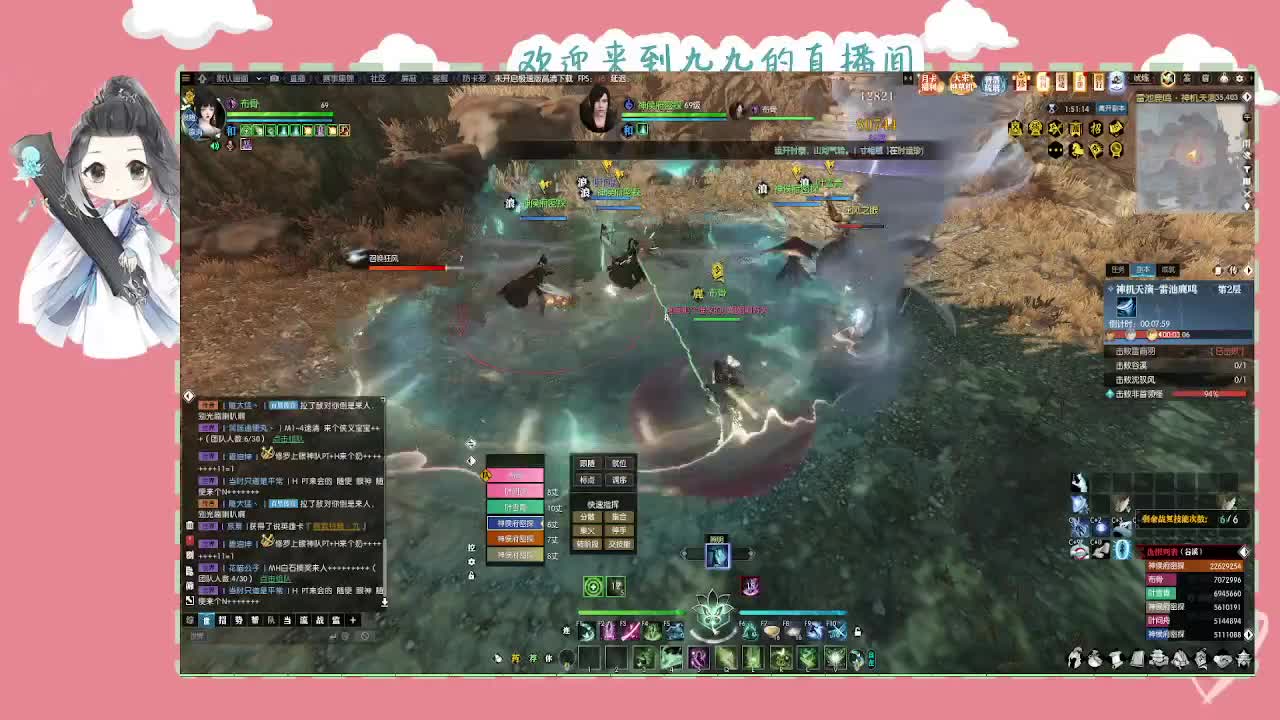The width and height of the screenshot is (1280, 720).
Task: Click the + to add a chat tab
Action: point(352,620)
